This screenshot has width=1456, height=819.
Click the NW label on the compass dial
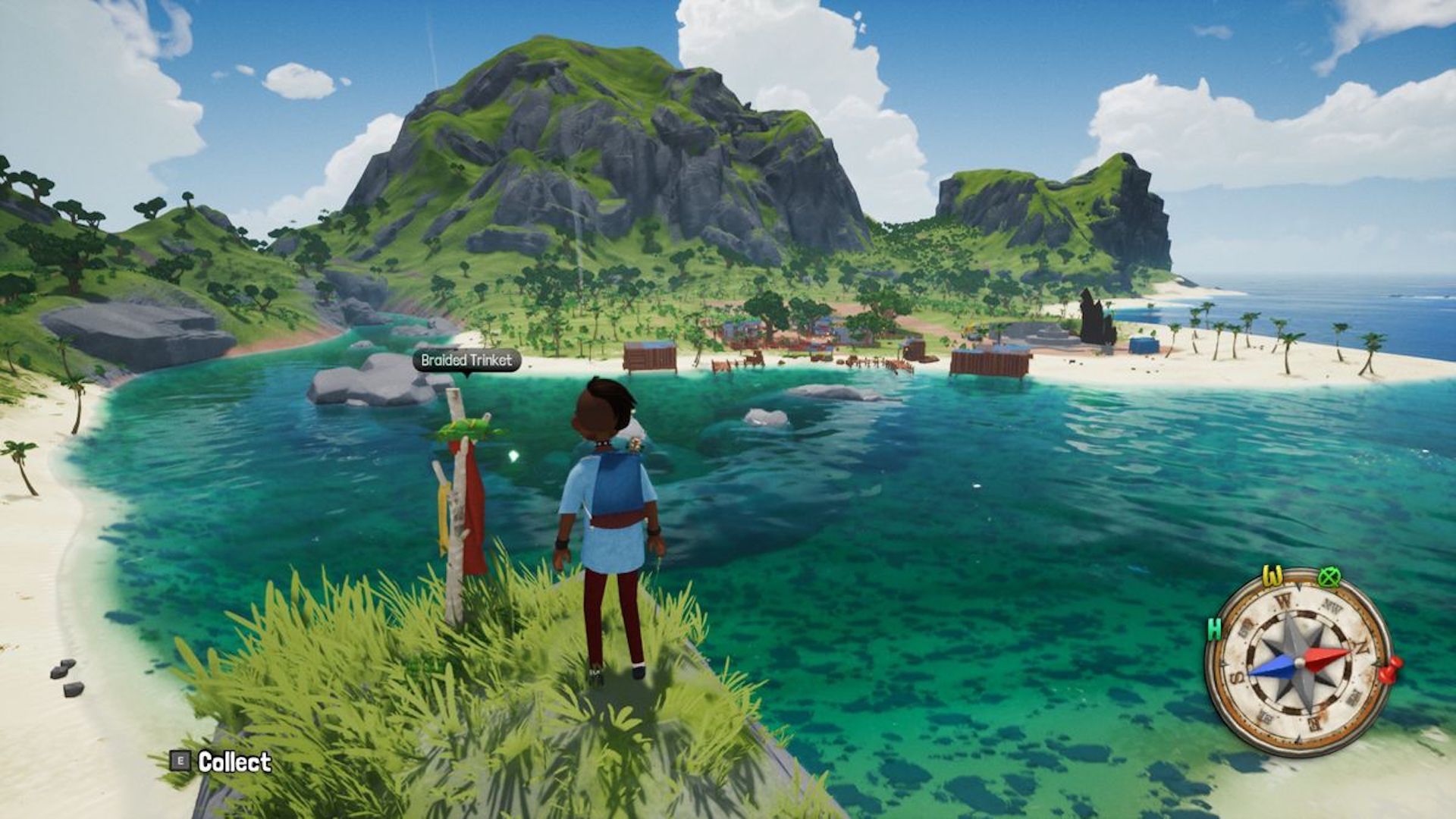(x=1332, y=605)
